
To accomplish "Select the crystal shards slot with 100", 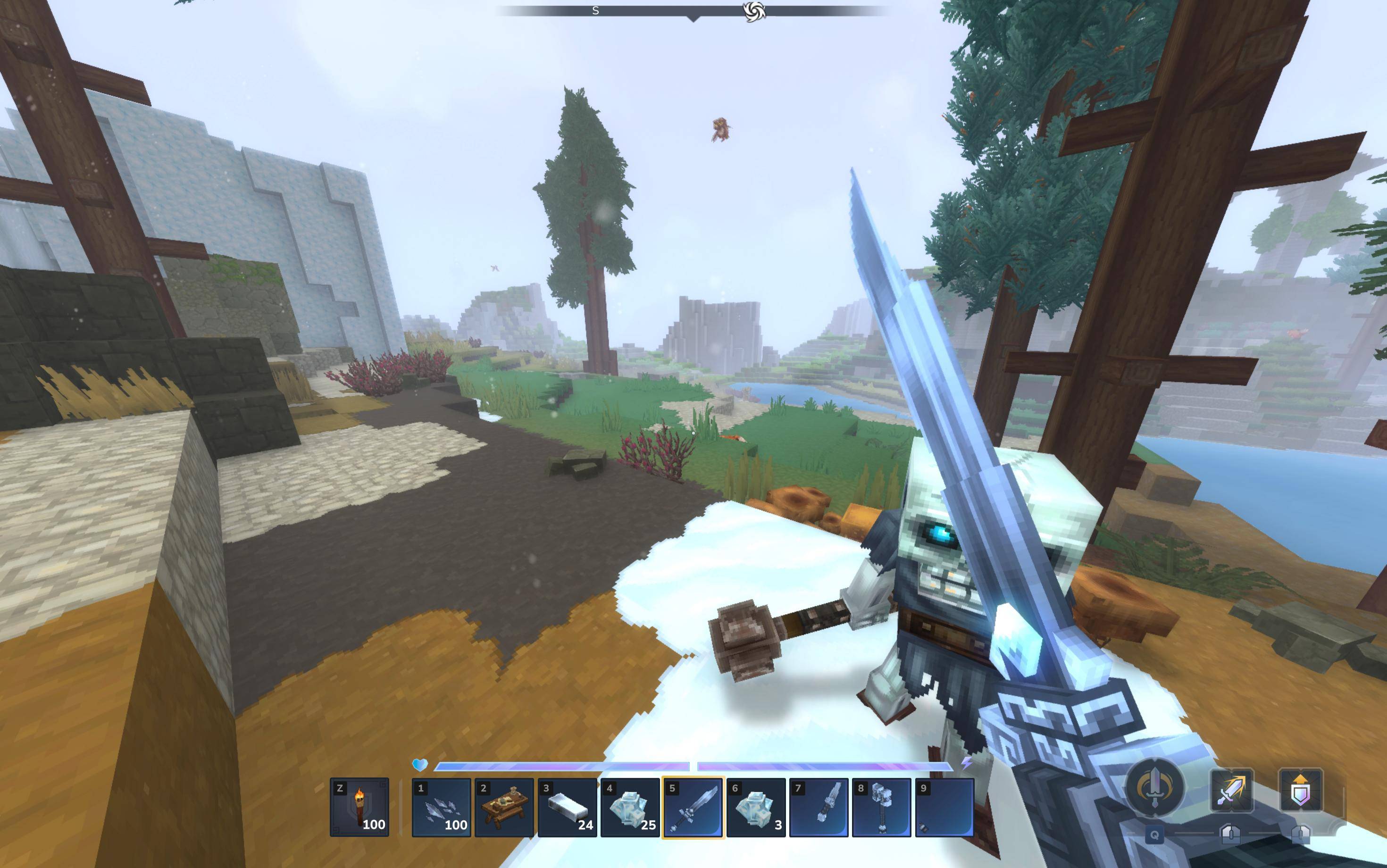I will 441,807.
